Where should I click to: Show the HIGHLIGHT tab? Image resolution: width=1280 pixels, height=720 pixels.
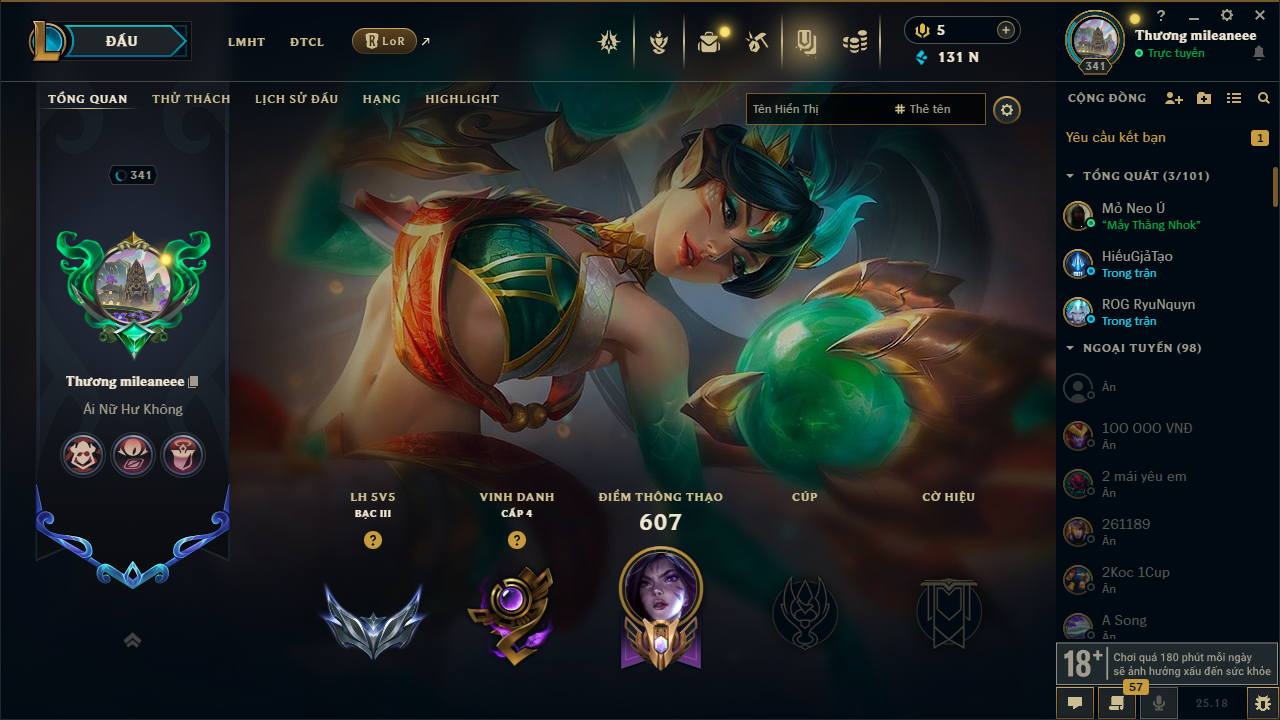tap(462, 99)
